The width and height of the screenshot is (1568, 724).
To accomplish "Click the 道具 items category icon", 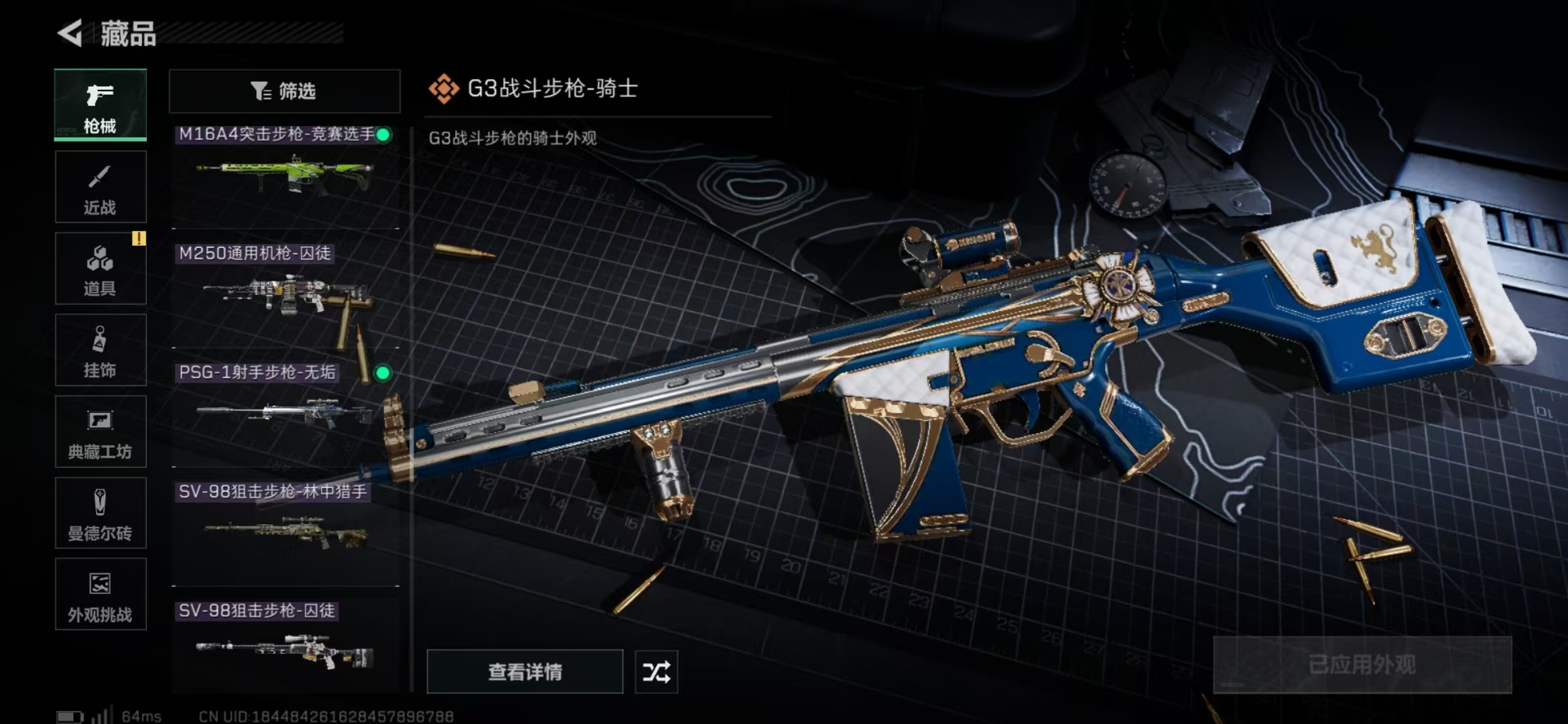I will (99, 268).
